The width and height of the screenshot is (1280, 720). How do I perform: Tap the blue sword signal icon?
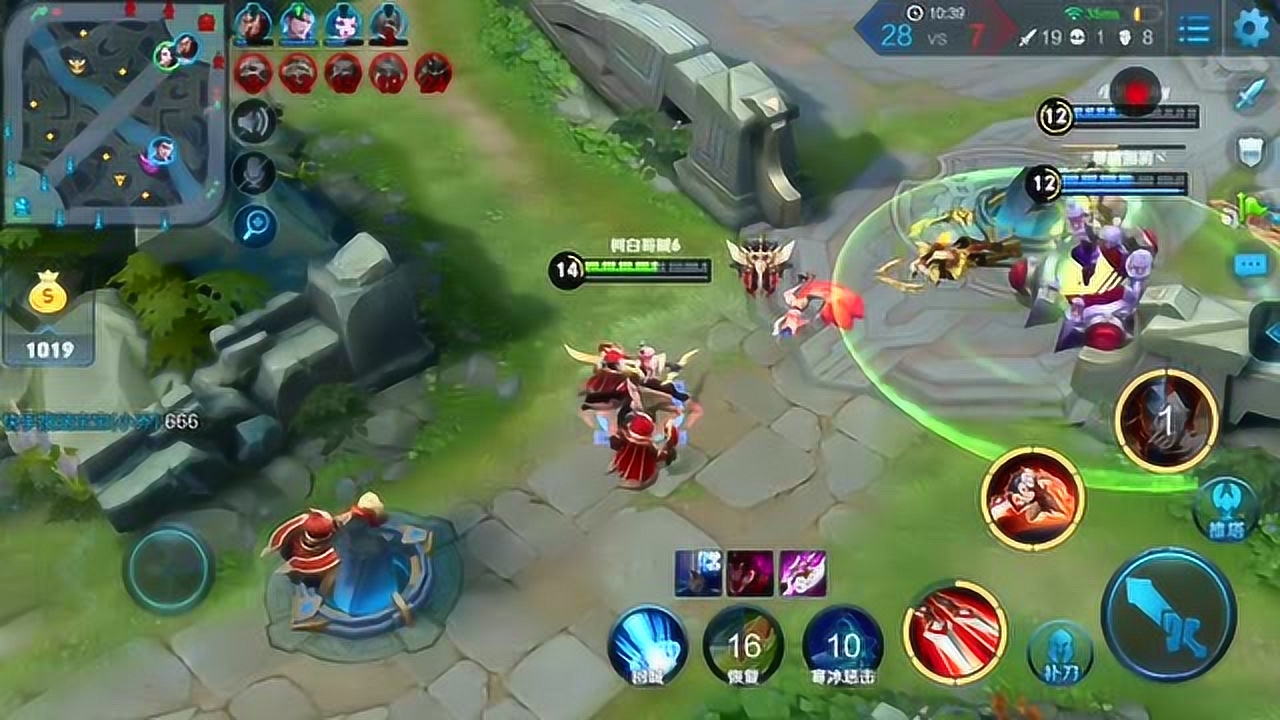click(1251, 93)
